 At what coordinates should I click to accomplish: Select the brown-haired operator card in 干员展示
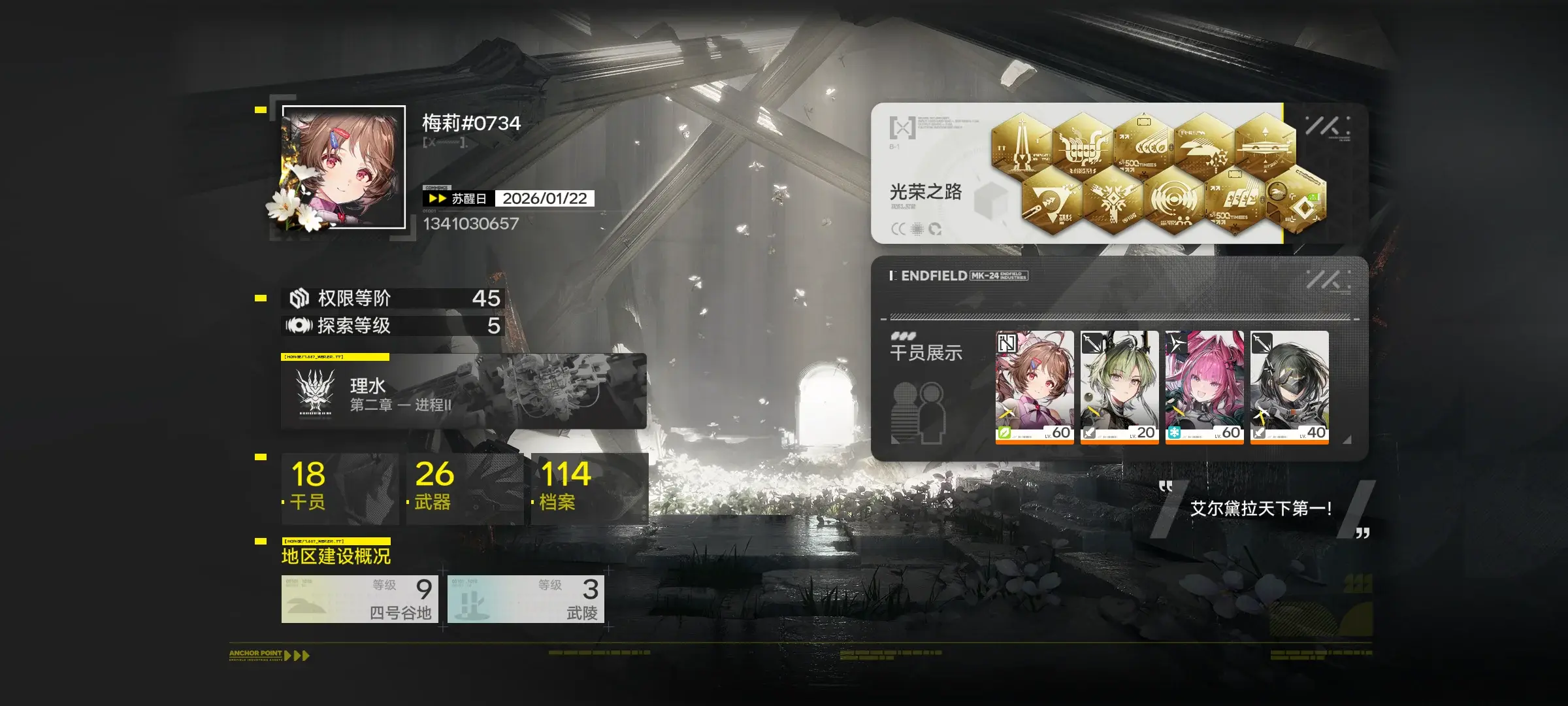(1034, 387)
